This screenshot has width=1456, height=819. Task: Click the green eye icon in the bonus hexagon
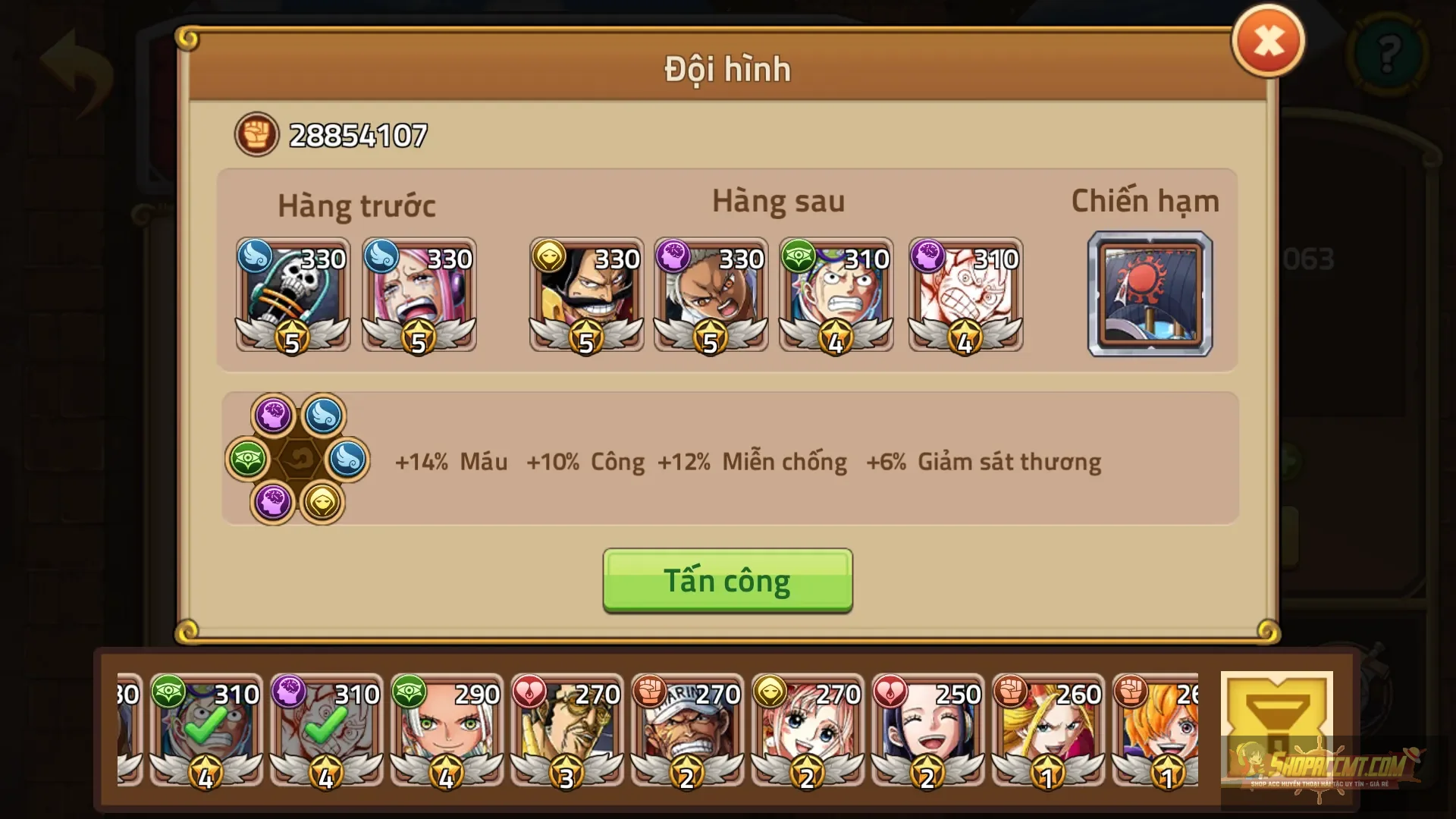pos(246,461)
